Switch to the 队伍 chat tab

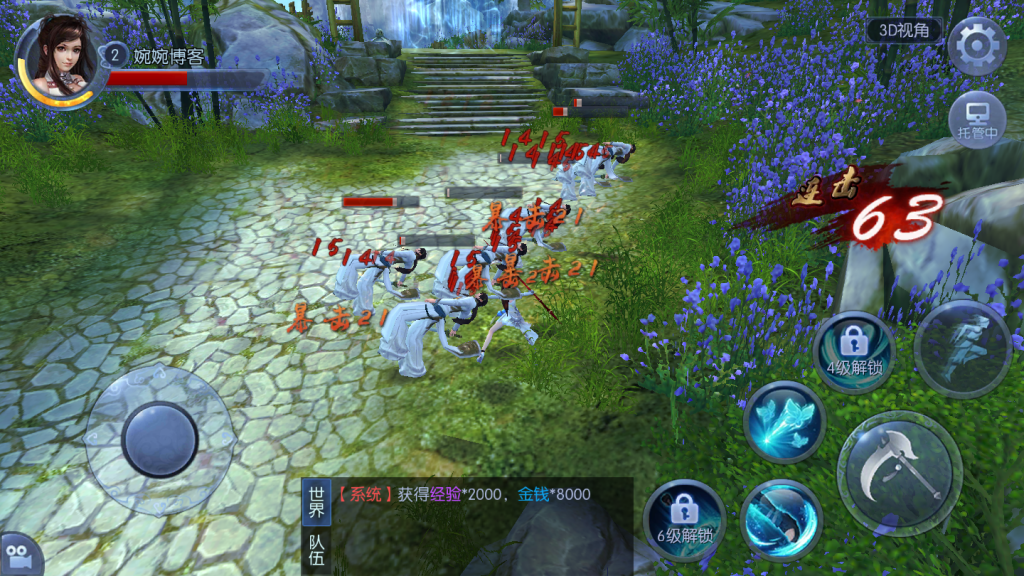tap(316, 550)
